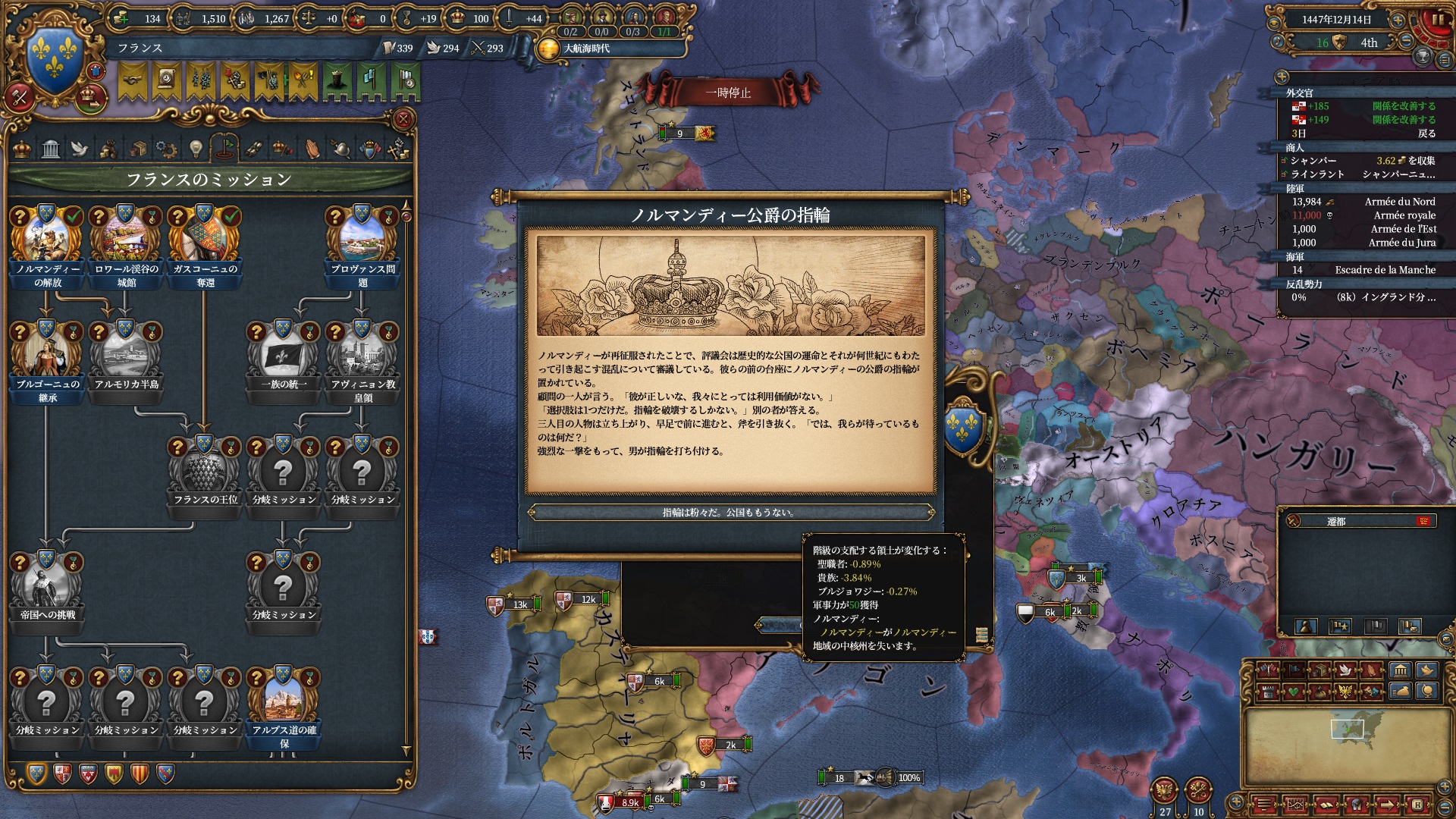
Task: Click the France coat of arms shield
Action: (x=54, y=58)
